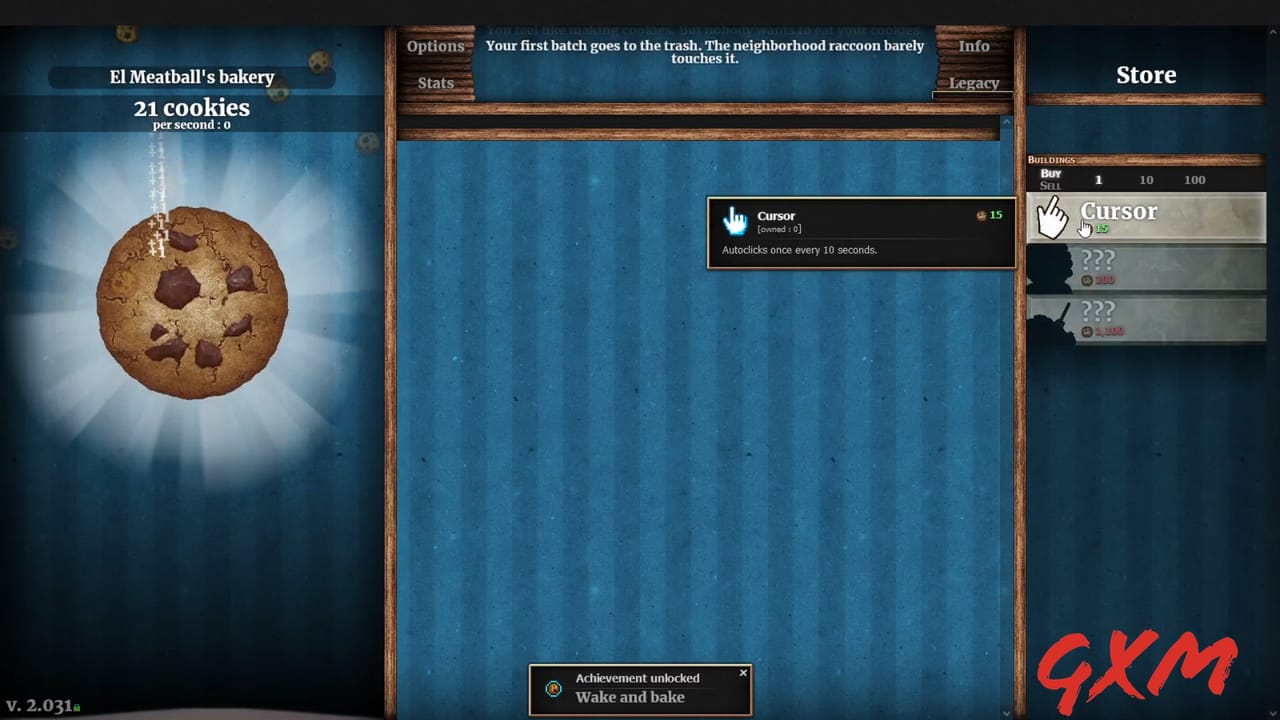1280x720 pixels.
Task: Set bulk purchase amount to 100
Action: coord(1194,180)
